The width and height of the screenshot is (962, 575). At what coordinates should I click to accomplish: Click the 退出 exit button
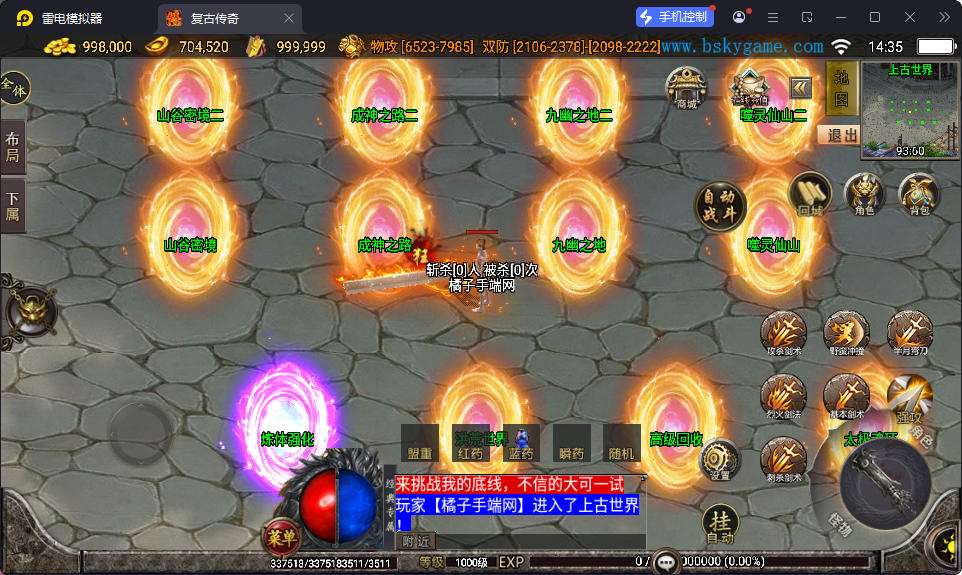click(842, 135)
